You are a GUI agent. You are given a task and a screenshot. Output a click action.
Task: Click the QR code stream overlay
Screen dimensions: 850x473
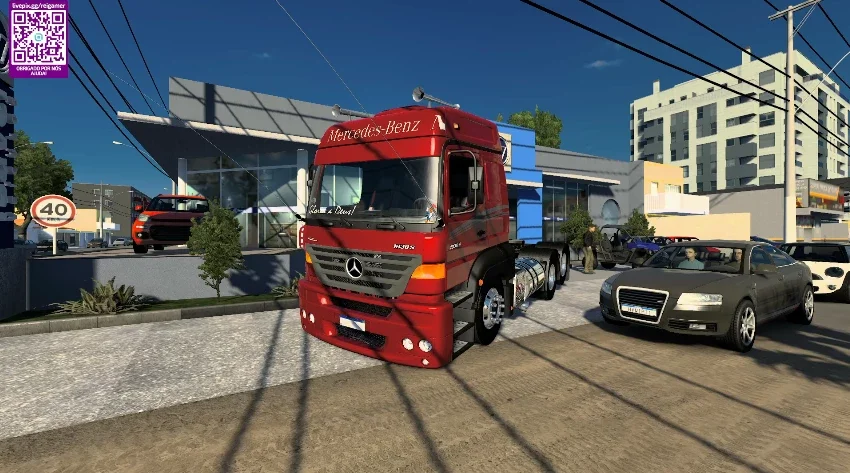tap(38, 38)
